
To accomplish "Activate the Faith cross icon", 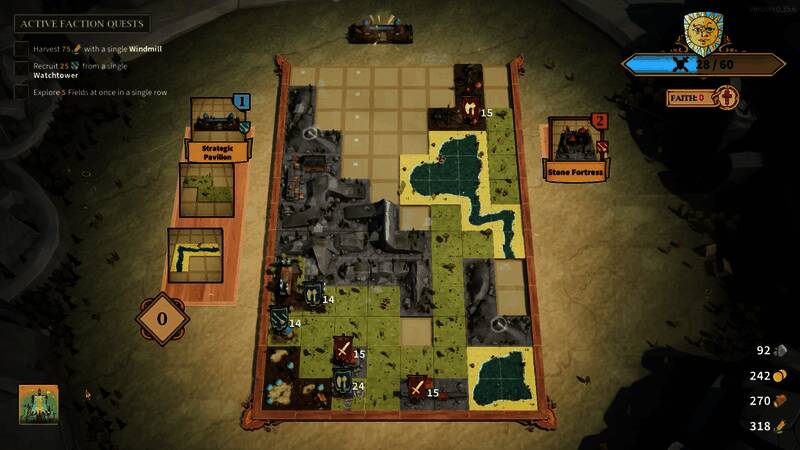I will coord(727,98).
